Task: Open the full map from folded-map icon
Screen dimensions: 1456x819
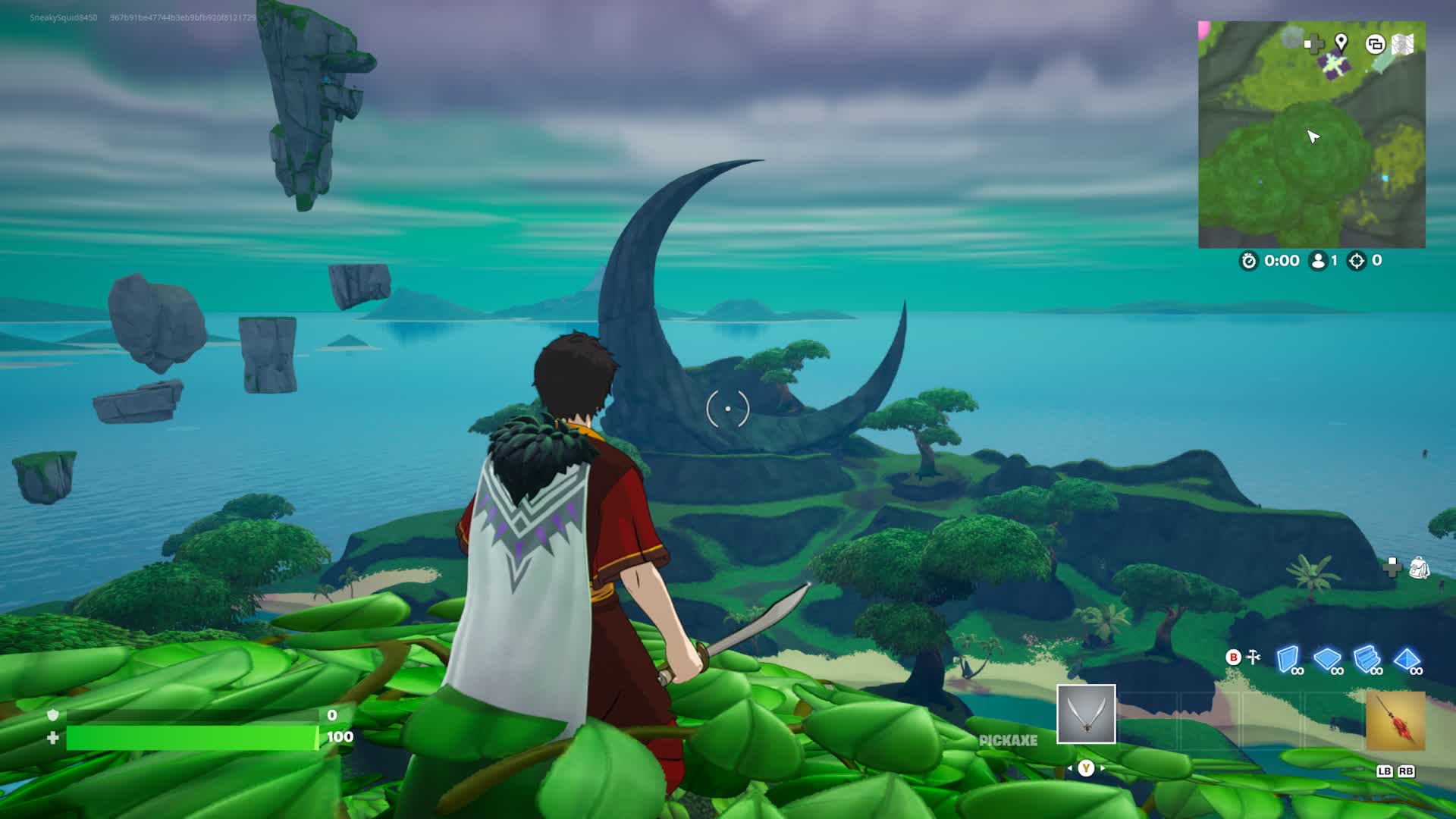Action: (x=1403, y=44)
